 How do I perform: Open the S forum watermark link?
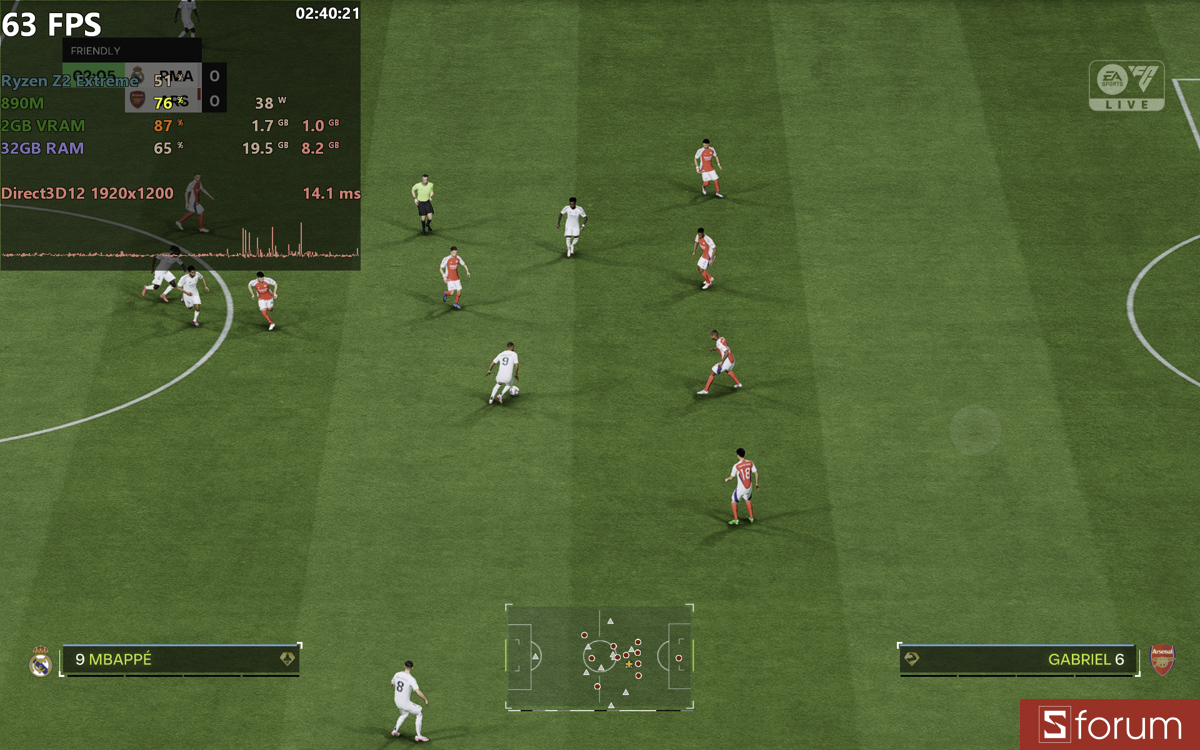[x=1110, y=725]
